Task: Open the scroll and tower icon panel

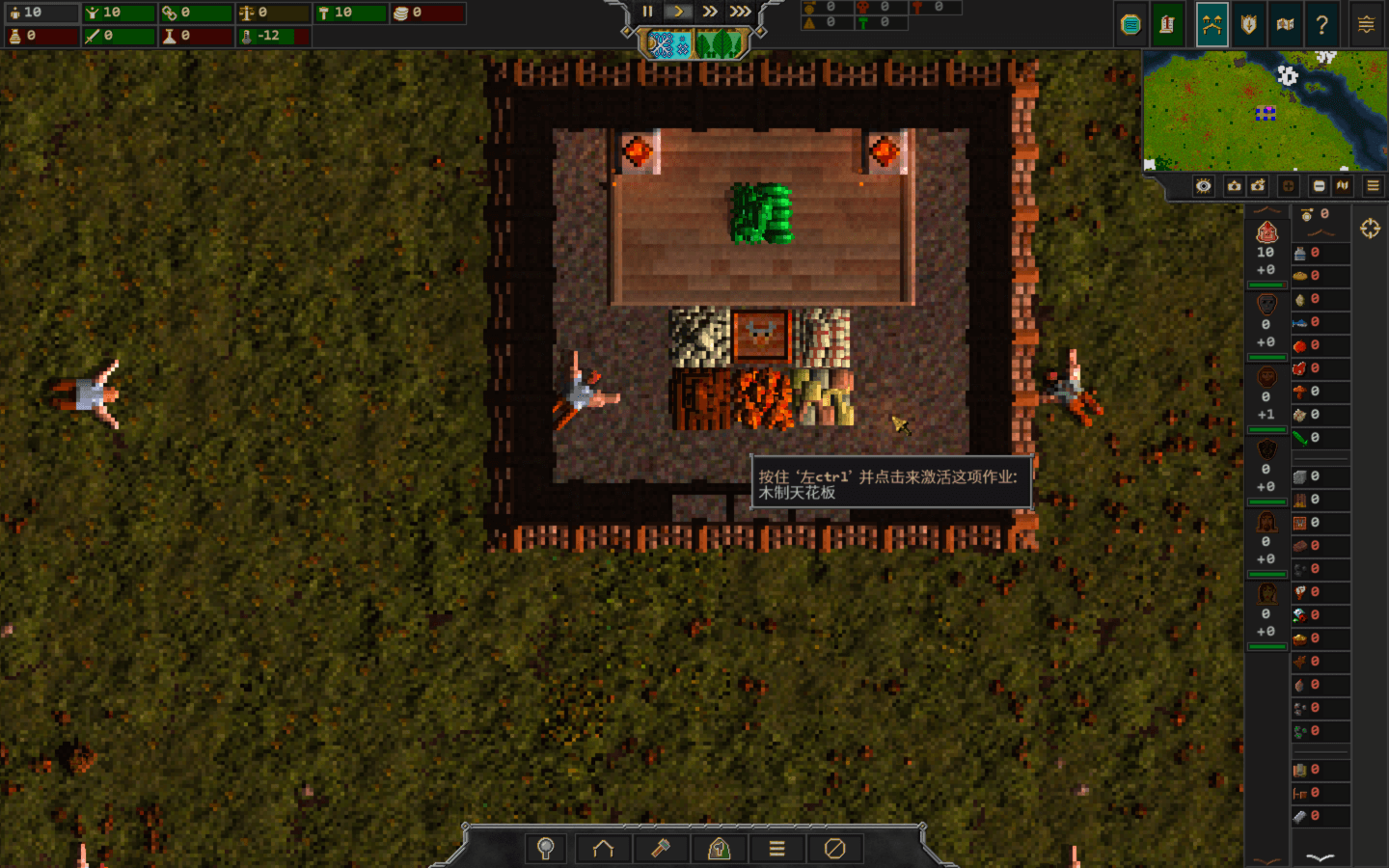Action: tap(1167, 25)
